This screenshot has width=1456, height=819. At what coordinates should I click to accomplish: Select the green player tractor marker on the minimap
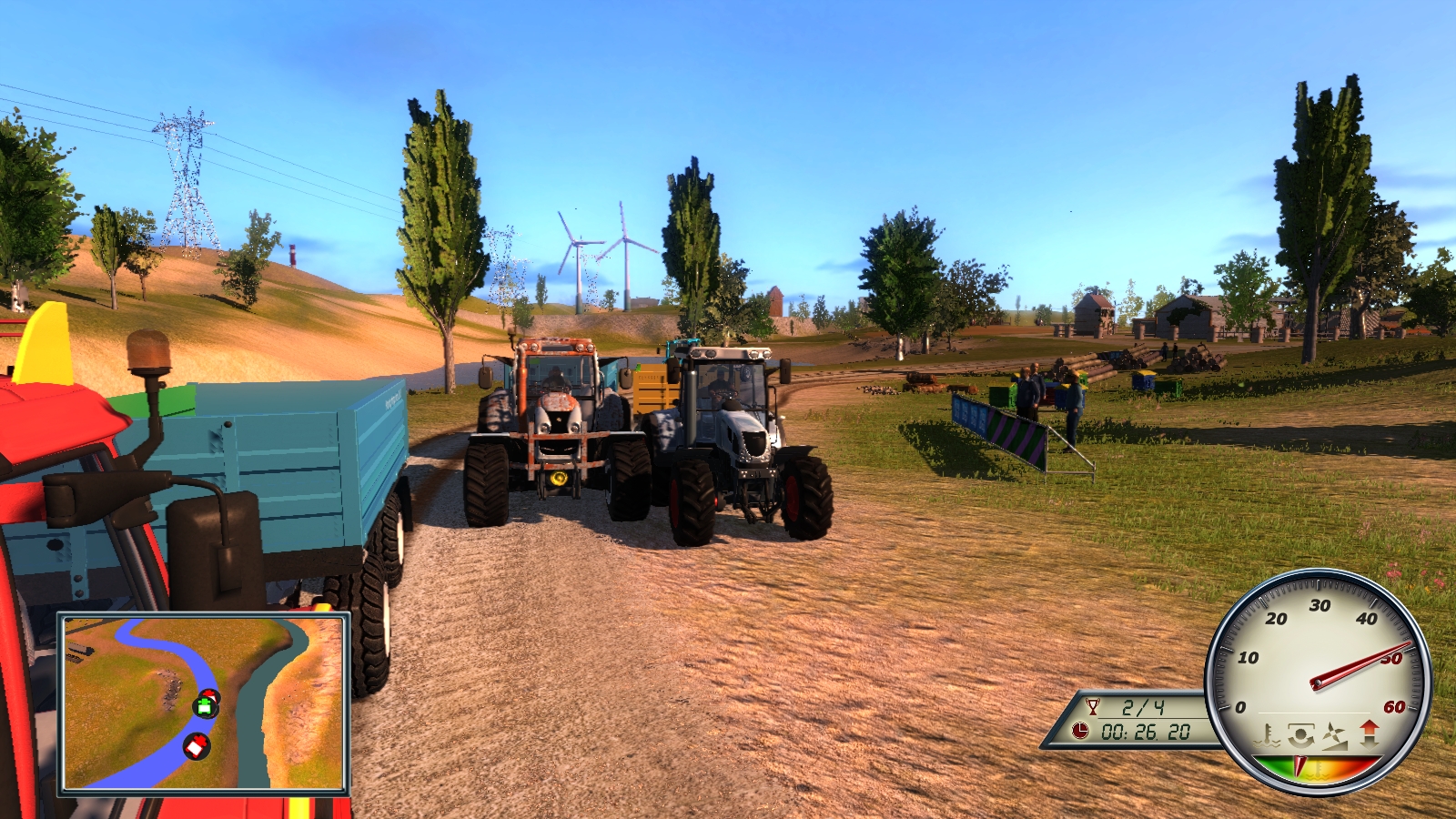click(x=206, y=706)
